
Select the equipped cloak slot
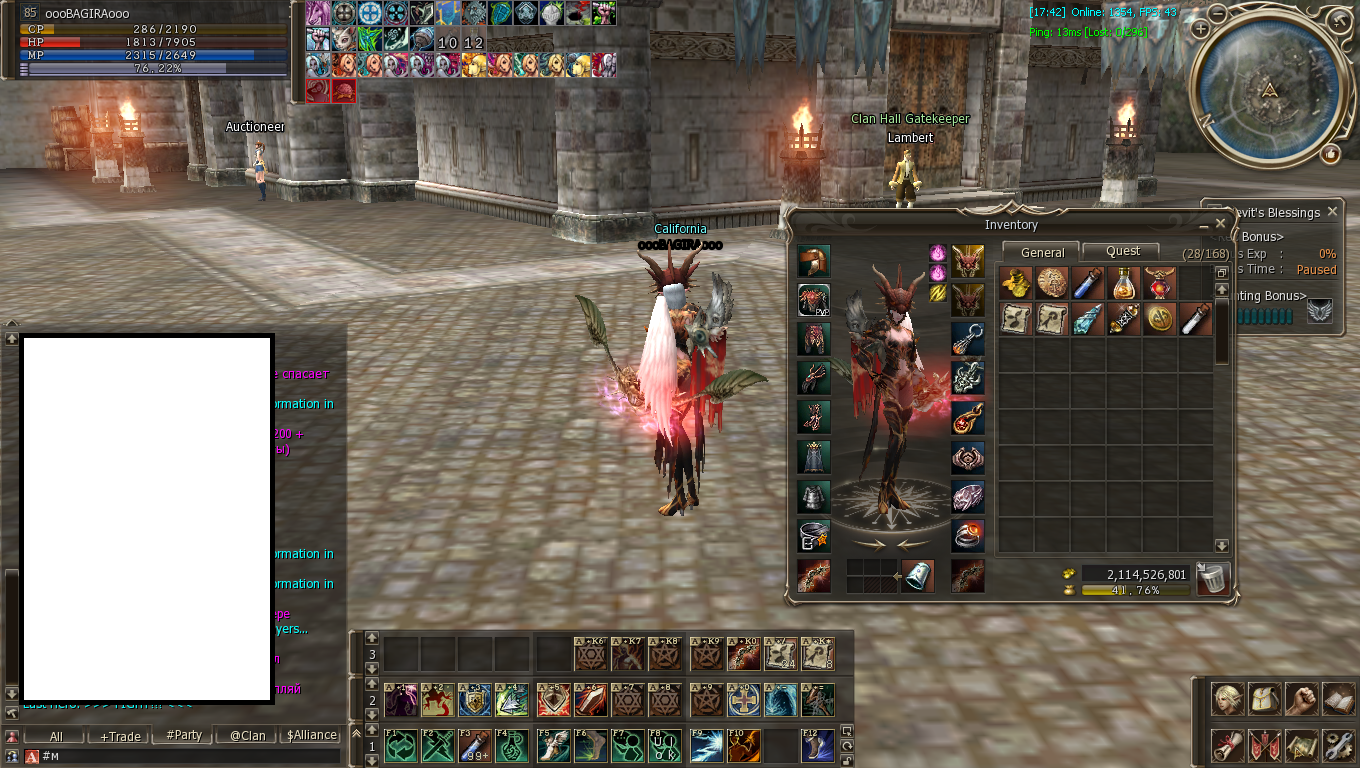click(814, 457)
